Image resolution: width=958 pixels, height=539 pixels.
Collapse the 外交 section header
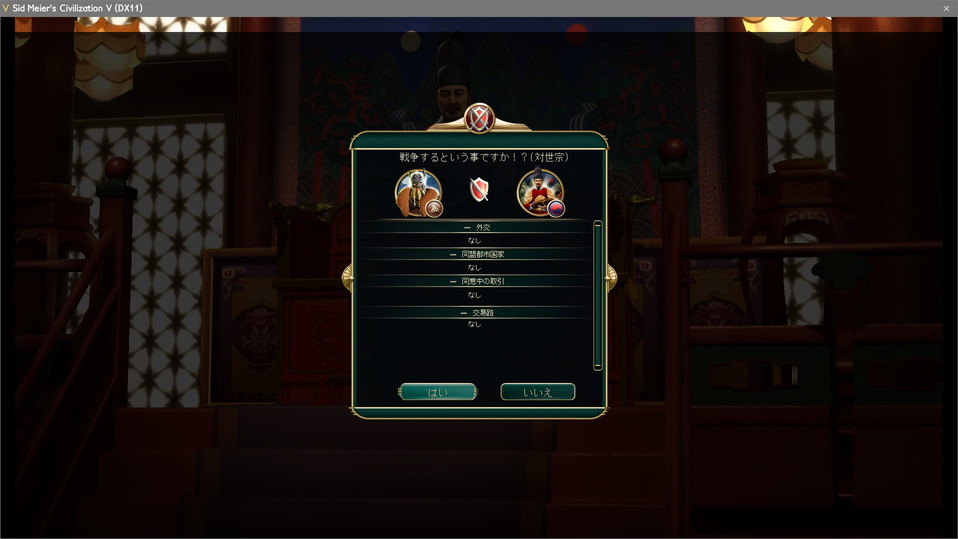477,228
